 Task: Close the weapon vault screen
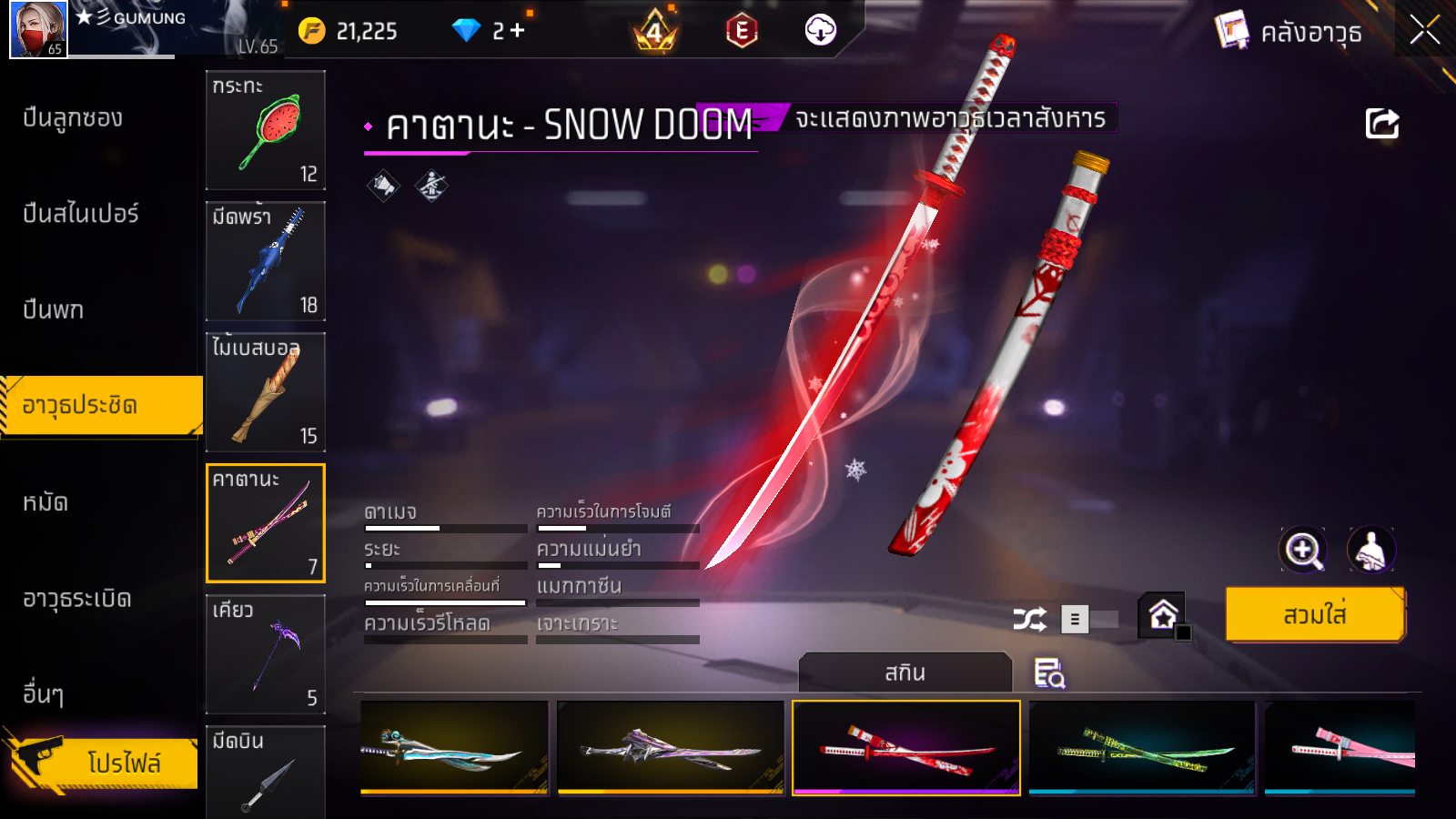click(x=1424, y=30)
